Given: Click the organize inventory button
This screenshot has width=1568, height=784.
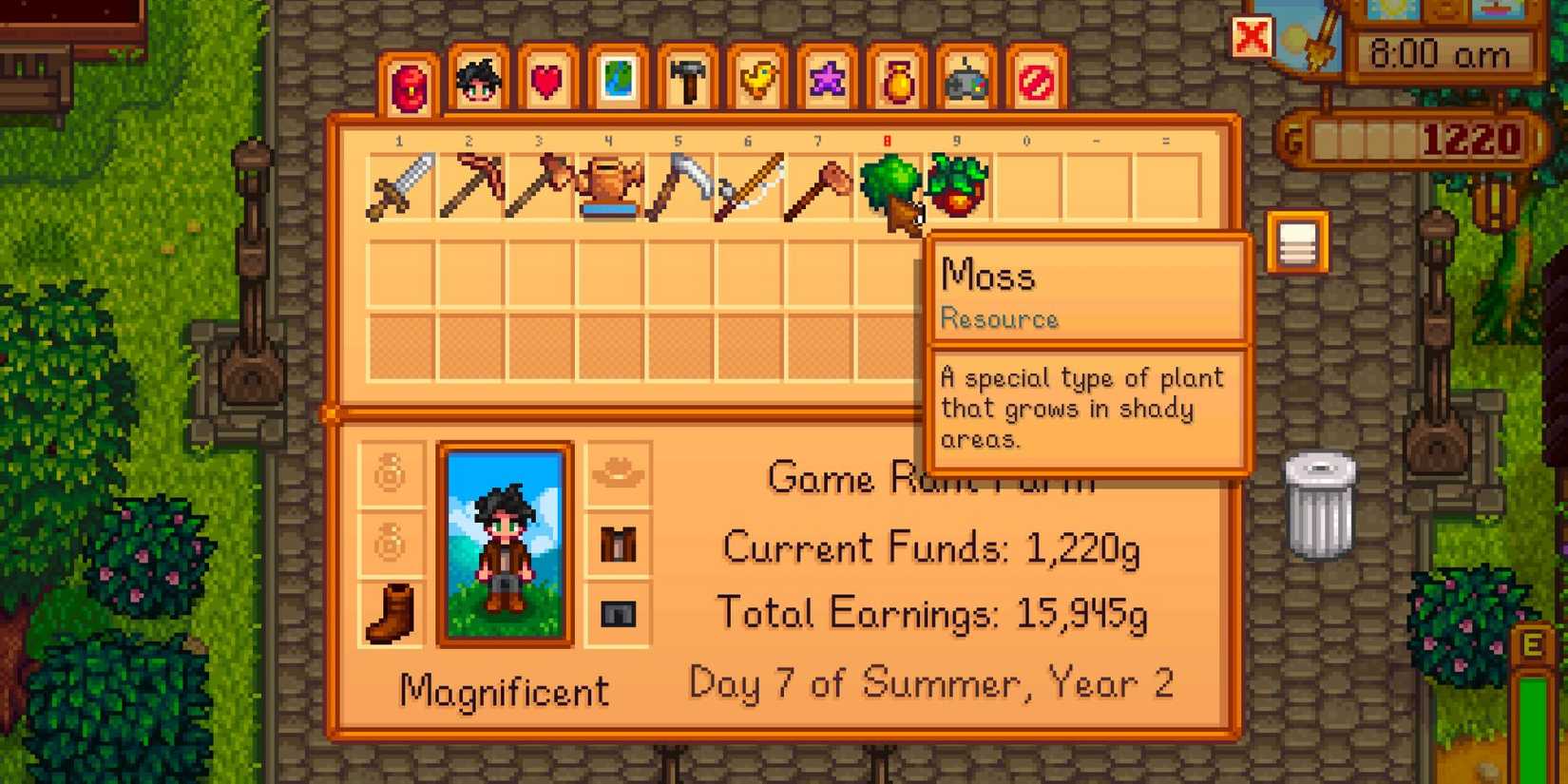Looking at the screenshot, I should point(1295,240).
